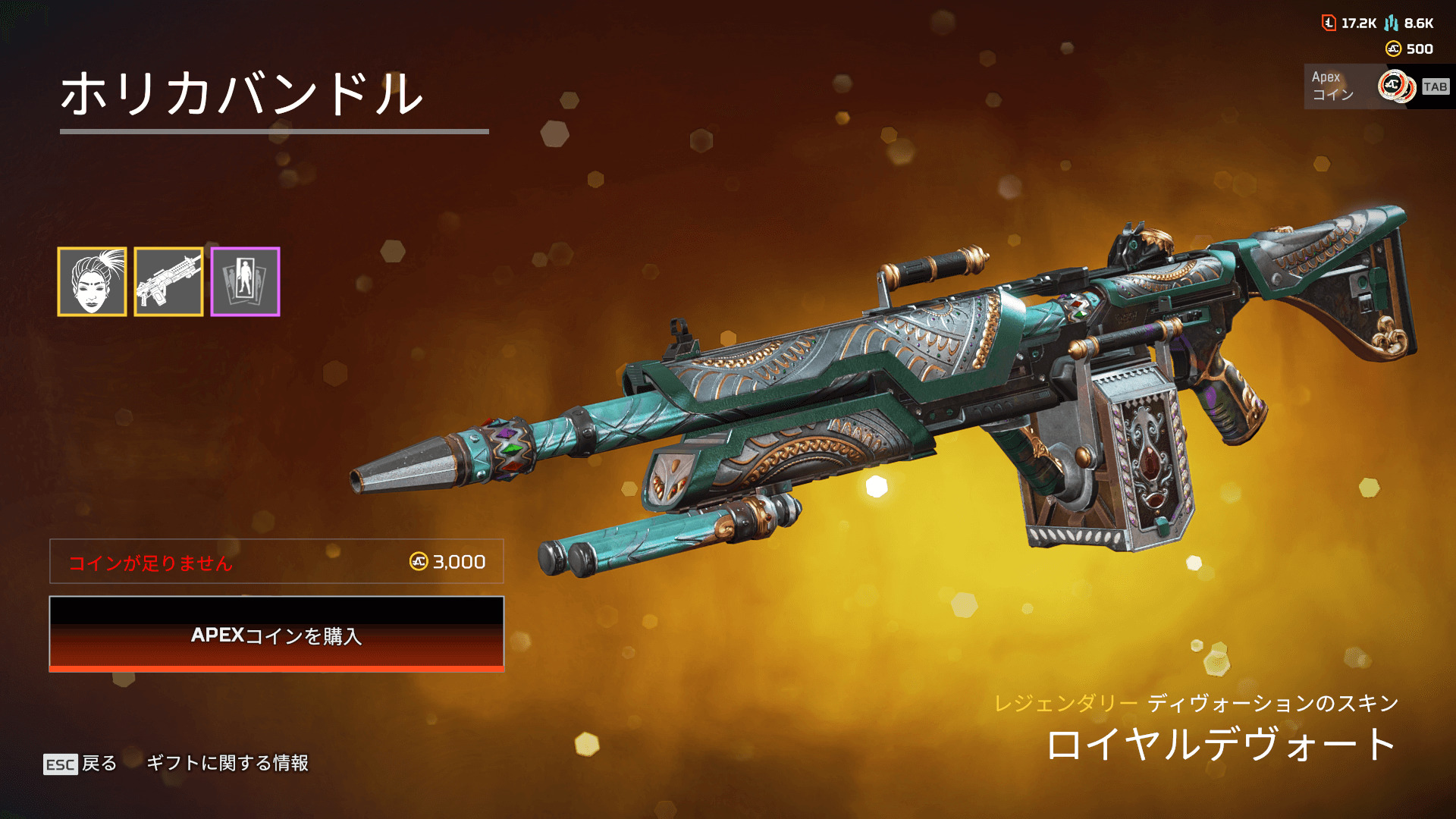The height and width of the screenshot is (819, 1456).
Task: Select the Devotion weapon skin thumbnail
Action: point(168,281)
